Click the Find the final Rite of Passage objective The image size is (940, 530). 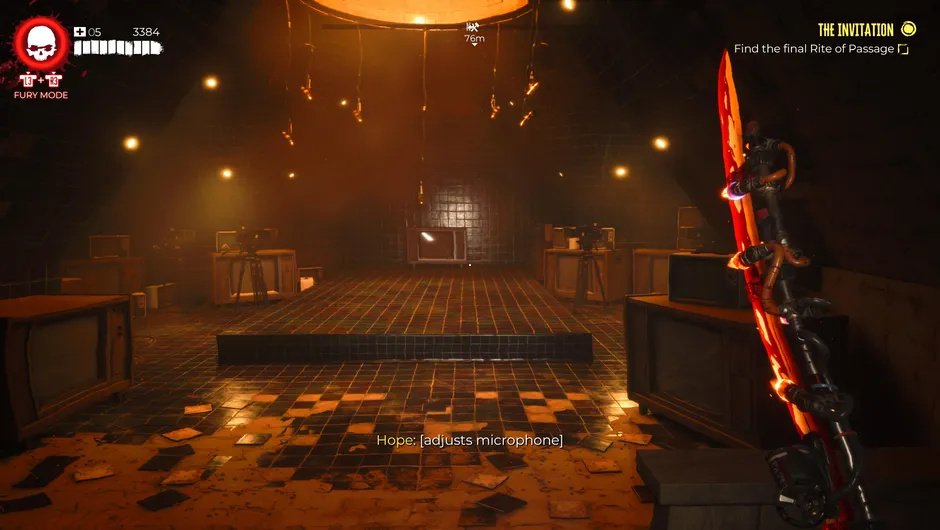[x=813, y=49]
